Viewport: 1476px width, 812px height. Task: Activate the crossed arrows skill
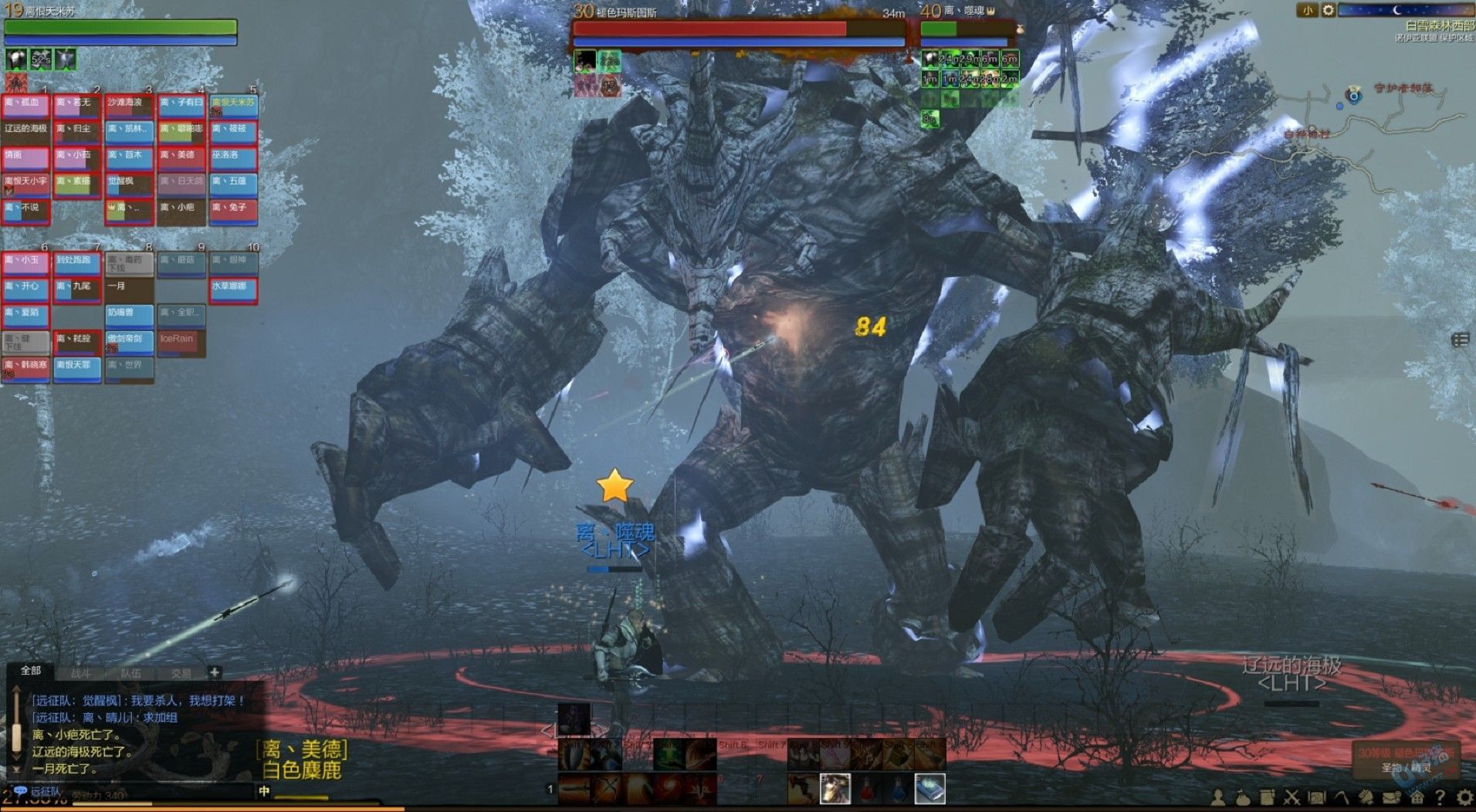click(606, 789)
